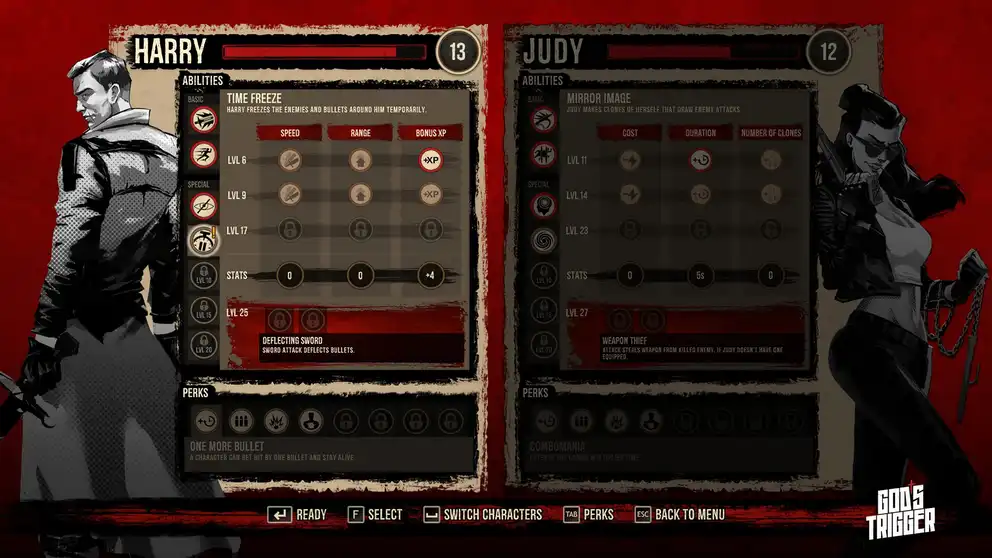This screenshot has width=992, height=558.
Task: Choose Harry's three-bullets perk icon
Action: click(x=240, y=420)
